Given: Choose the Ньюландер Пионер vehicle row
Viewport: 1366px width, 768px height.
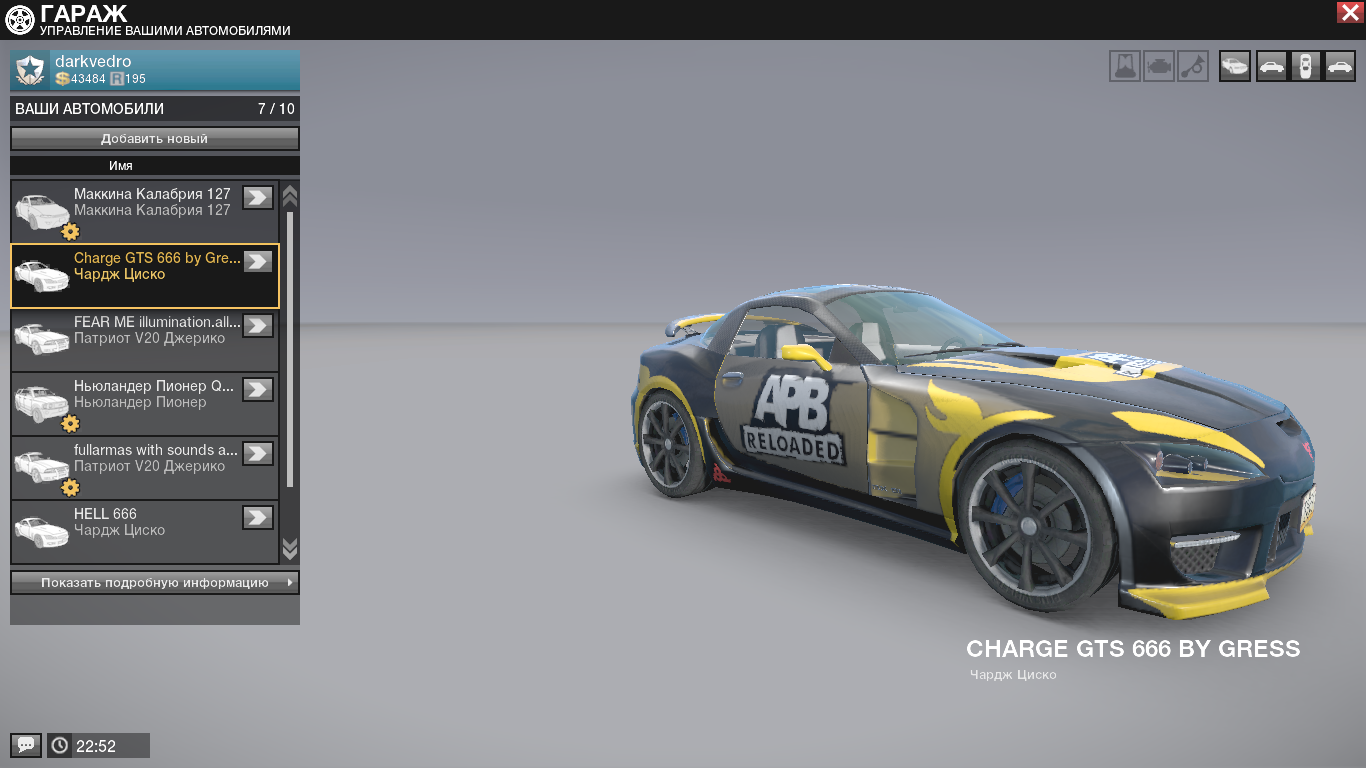Looking at the screenshot, I should [x=140, y=404].
